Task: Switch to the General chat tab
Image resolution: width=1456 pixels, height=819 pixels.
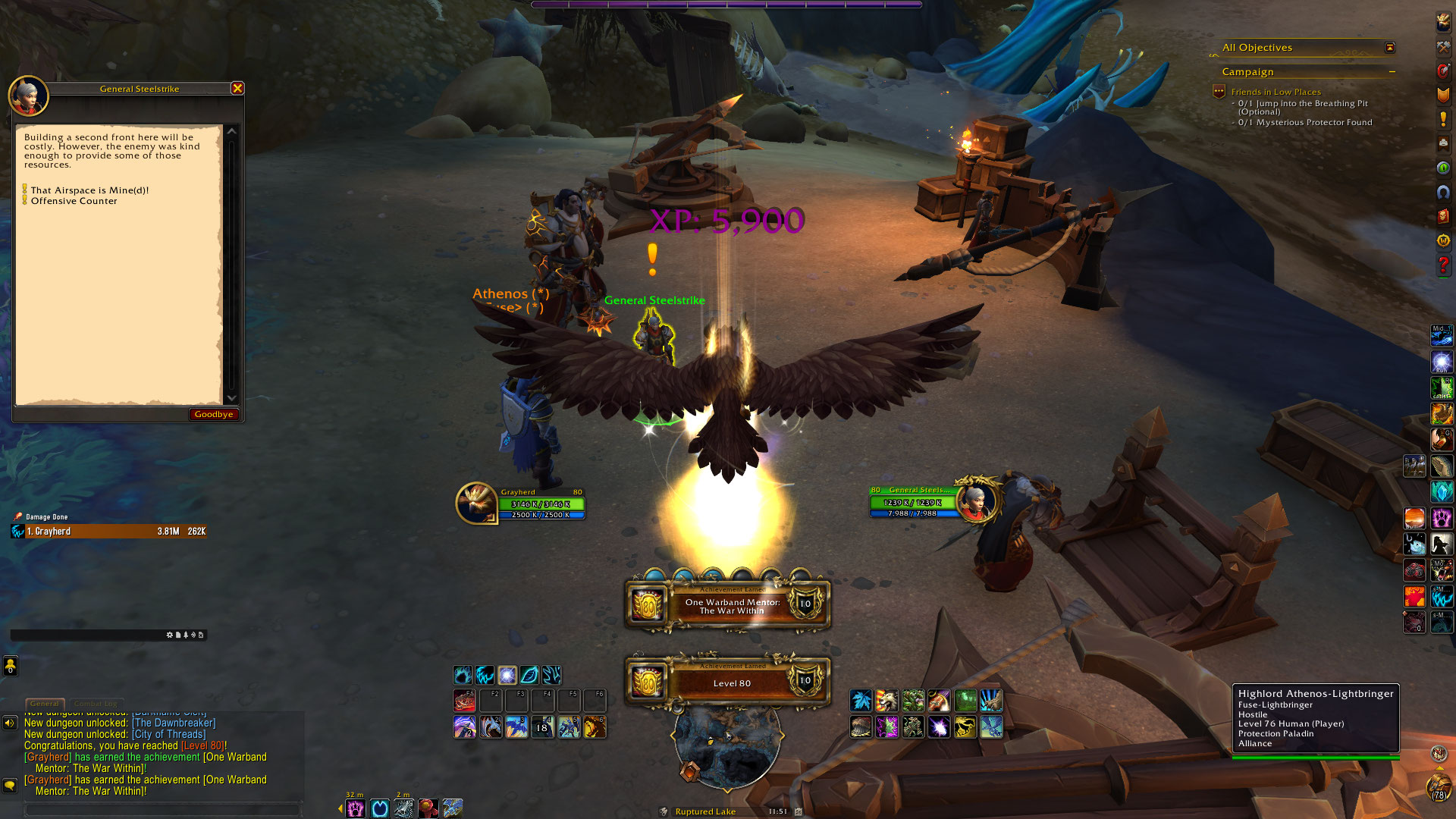Action: pyautogui.click(x=45, y=704)
